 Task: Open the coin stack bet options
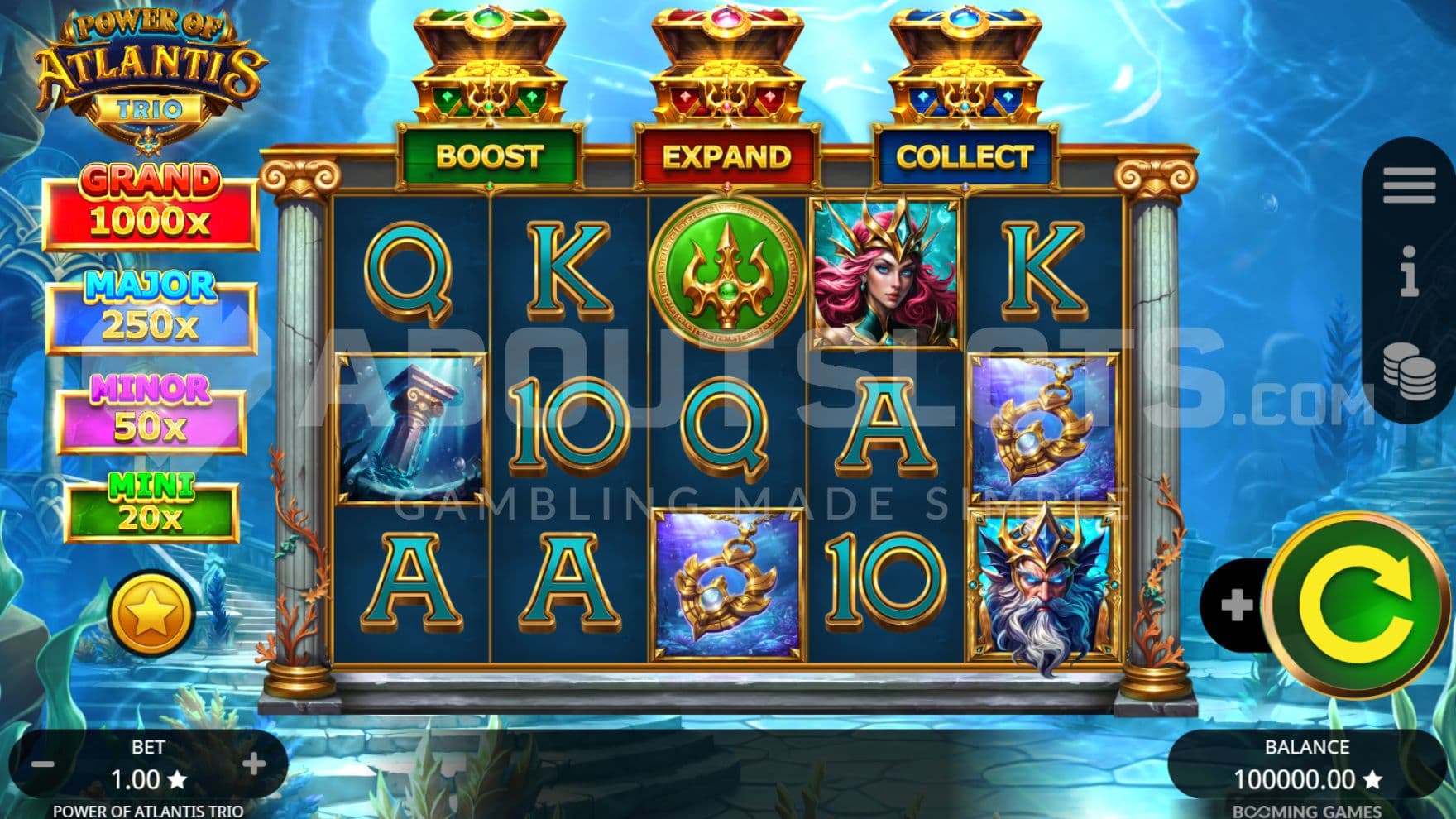tap(1409, 370)
